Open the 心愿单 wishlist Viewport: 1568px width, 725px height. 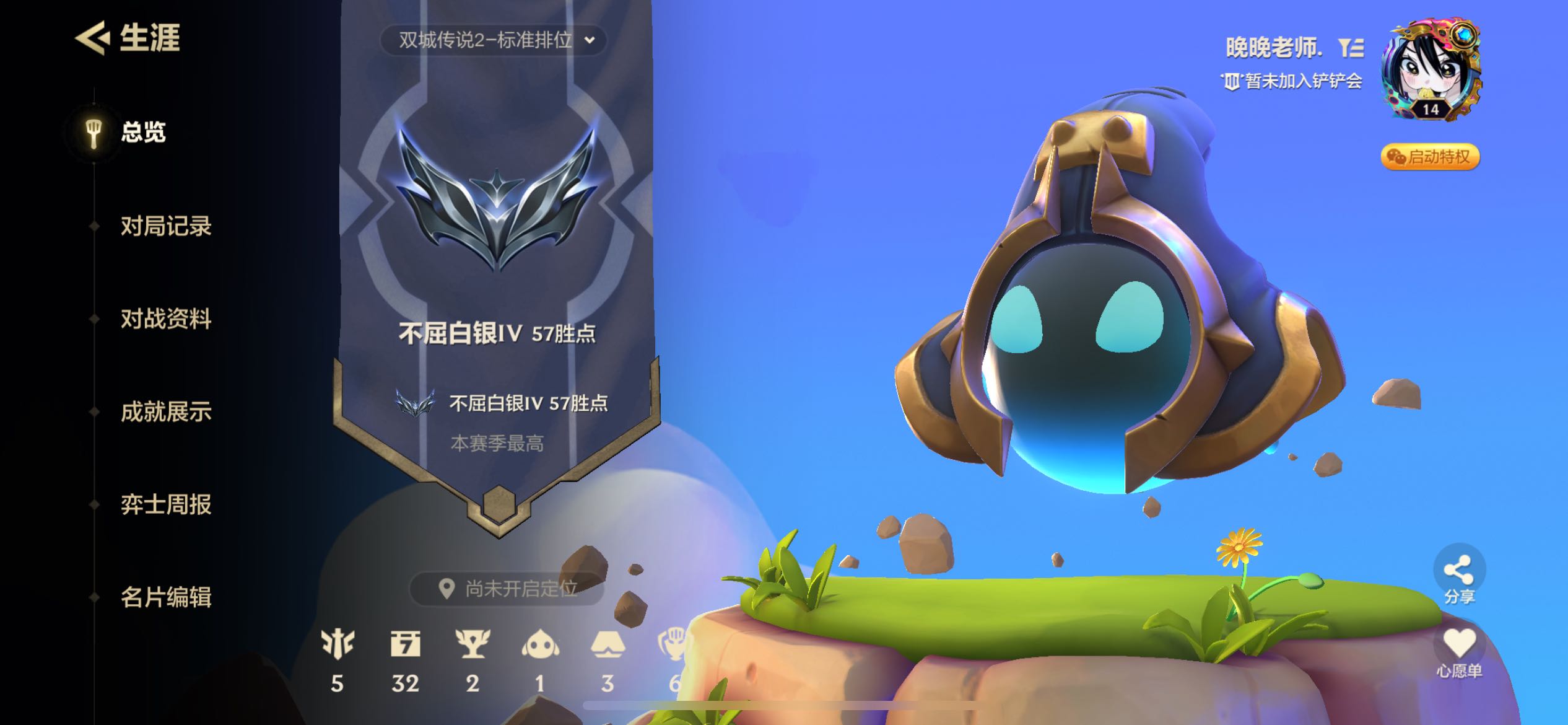(1459, 652)
